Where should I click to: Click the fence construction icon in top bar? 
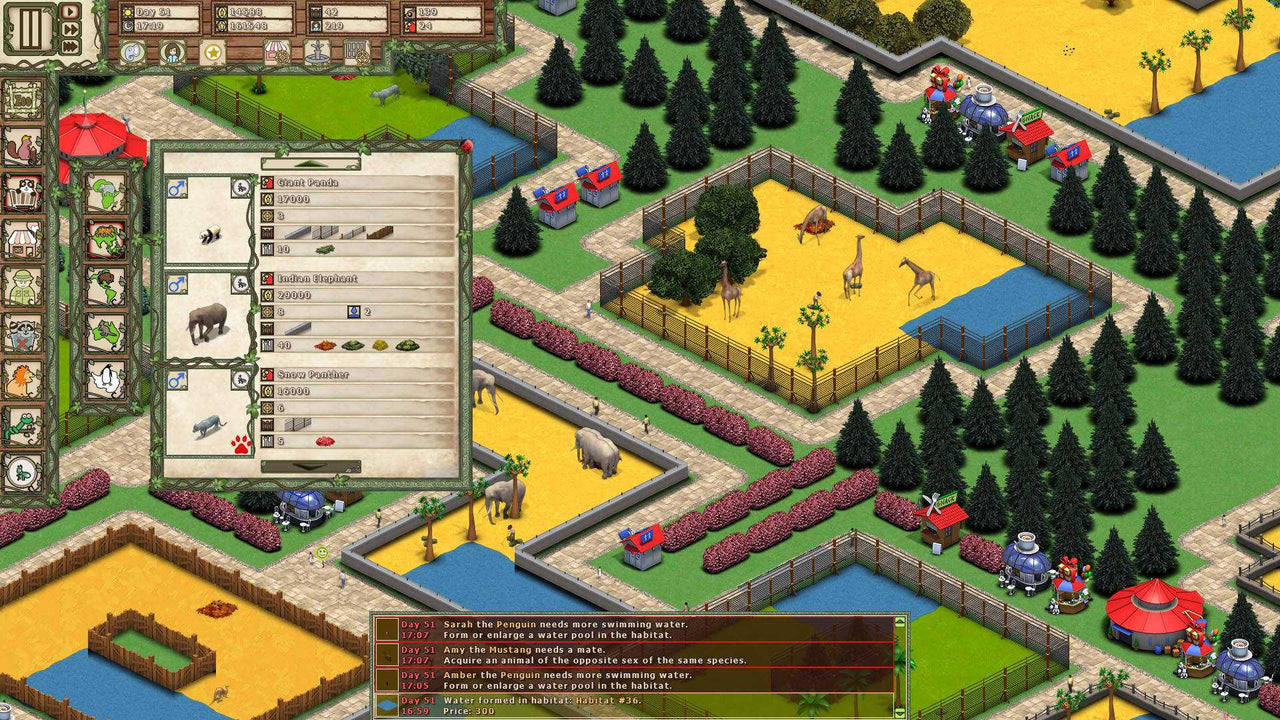355,53
